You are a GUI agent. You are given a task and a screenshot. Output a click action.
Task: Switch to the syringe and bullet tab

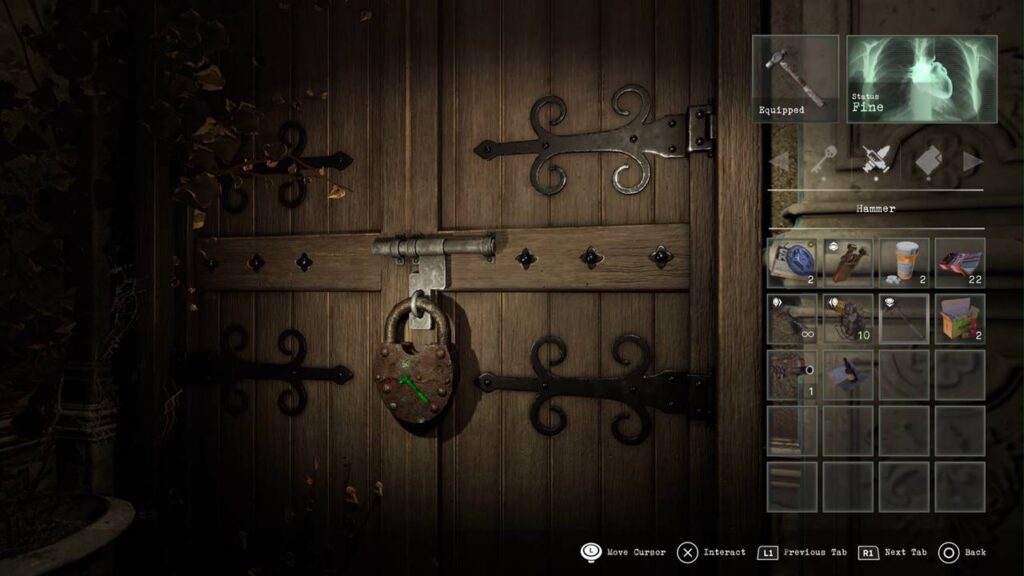[876, 160]
